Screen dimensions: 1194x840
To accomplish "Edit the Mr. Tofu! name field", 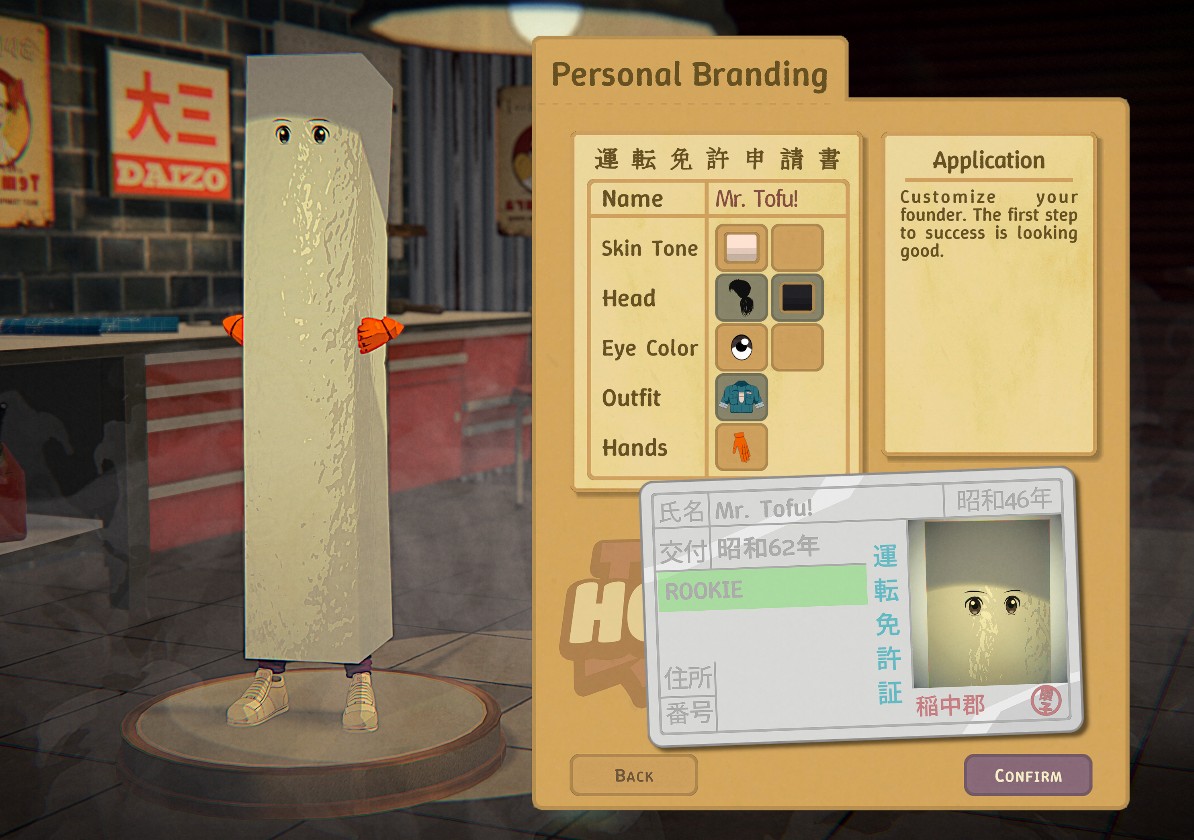I will tap(777, 198).
